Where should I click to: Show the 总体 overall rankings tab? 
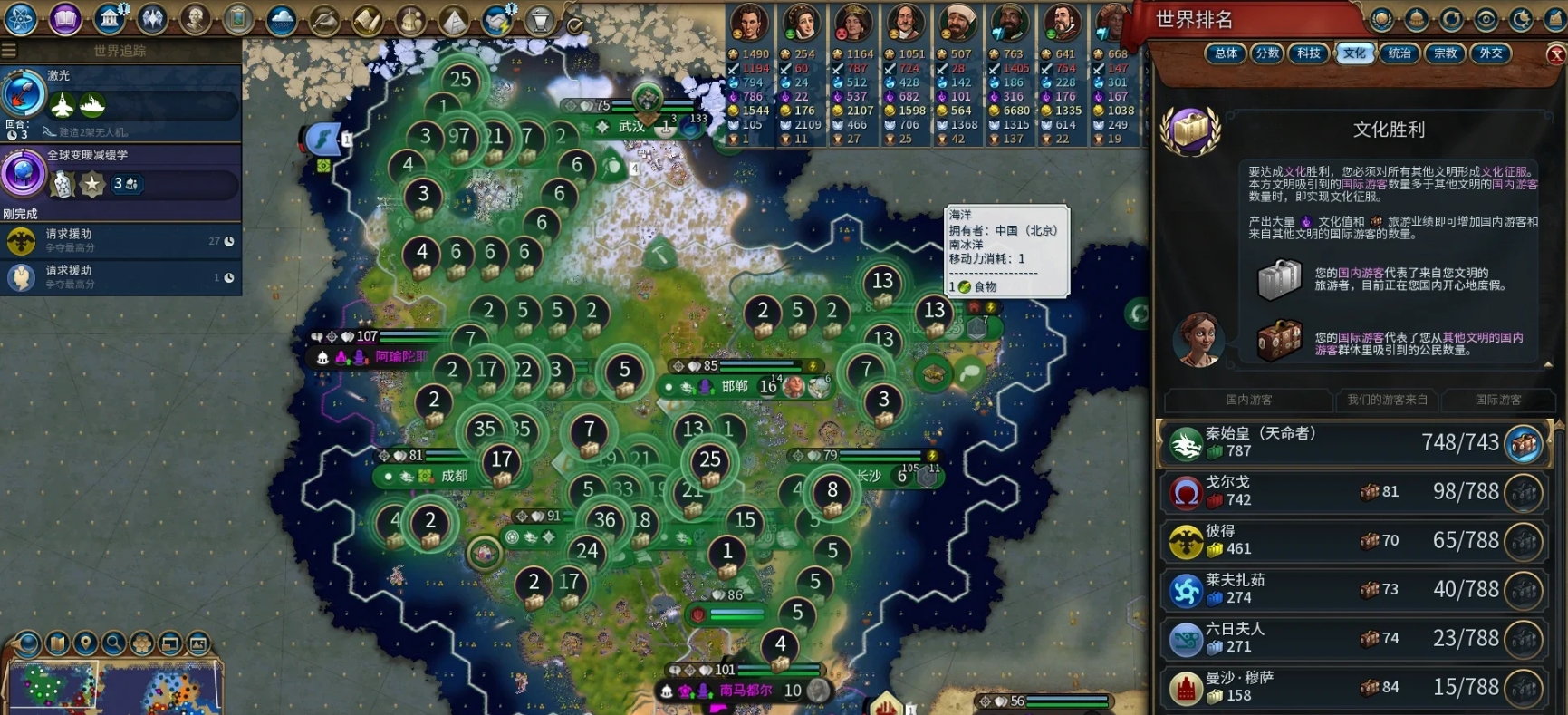[1226, 53]
